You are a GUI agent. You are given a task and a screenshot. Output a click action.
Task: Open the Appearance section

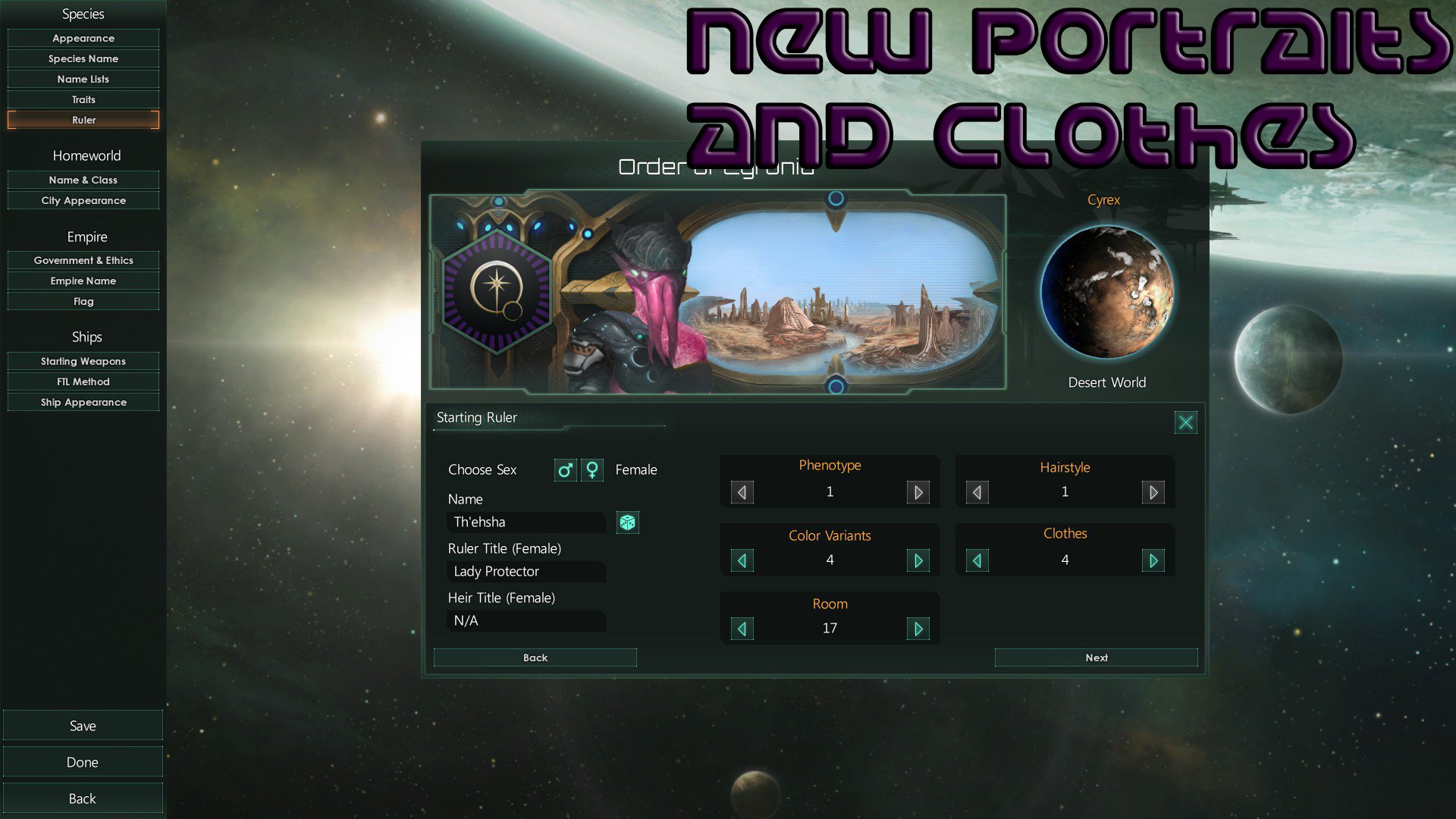(83, 38)
